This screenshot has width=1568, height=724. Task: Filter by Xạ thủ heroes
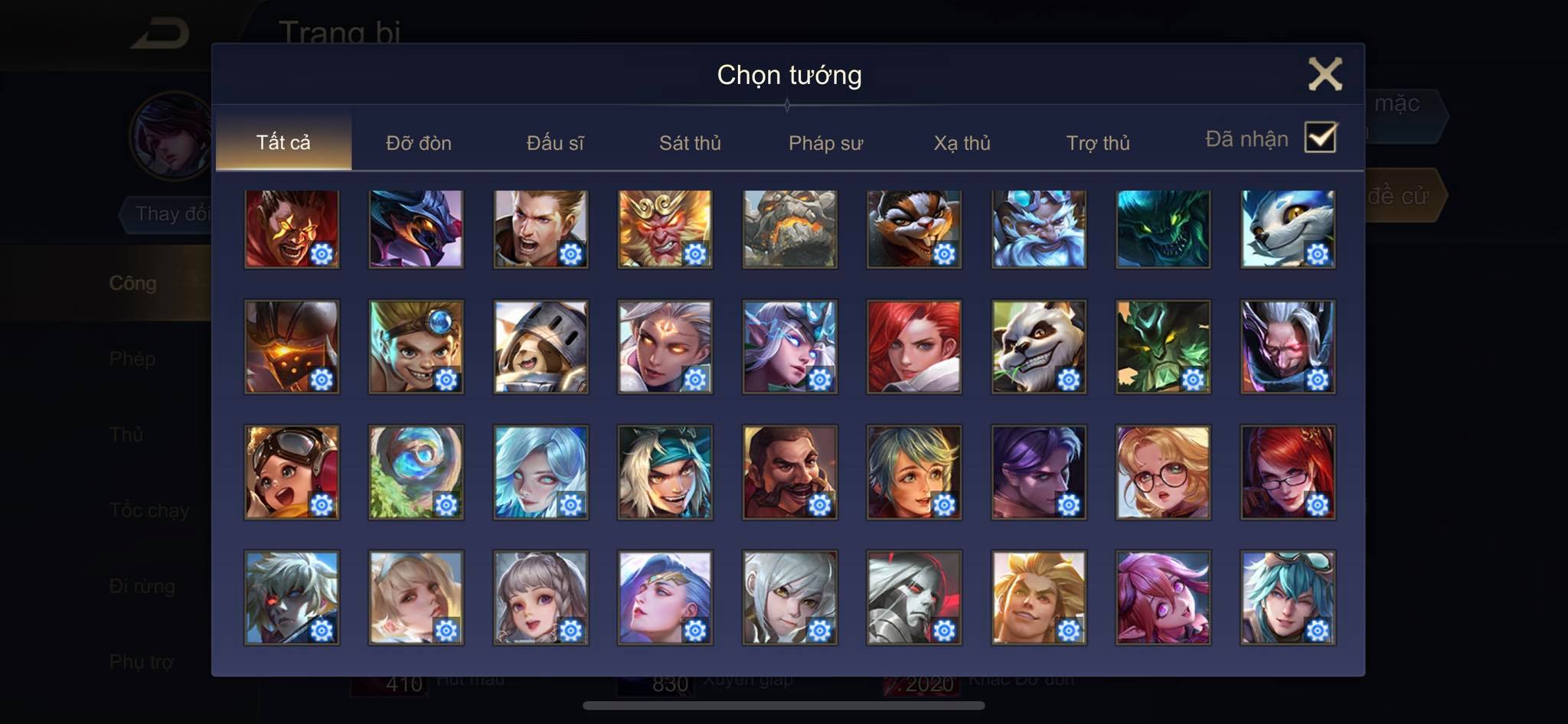click(962, 143)
